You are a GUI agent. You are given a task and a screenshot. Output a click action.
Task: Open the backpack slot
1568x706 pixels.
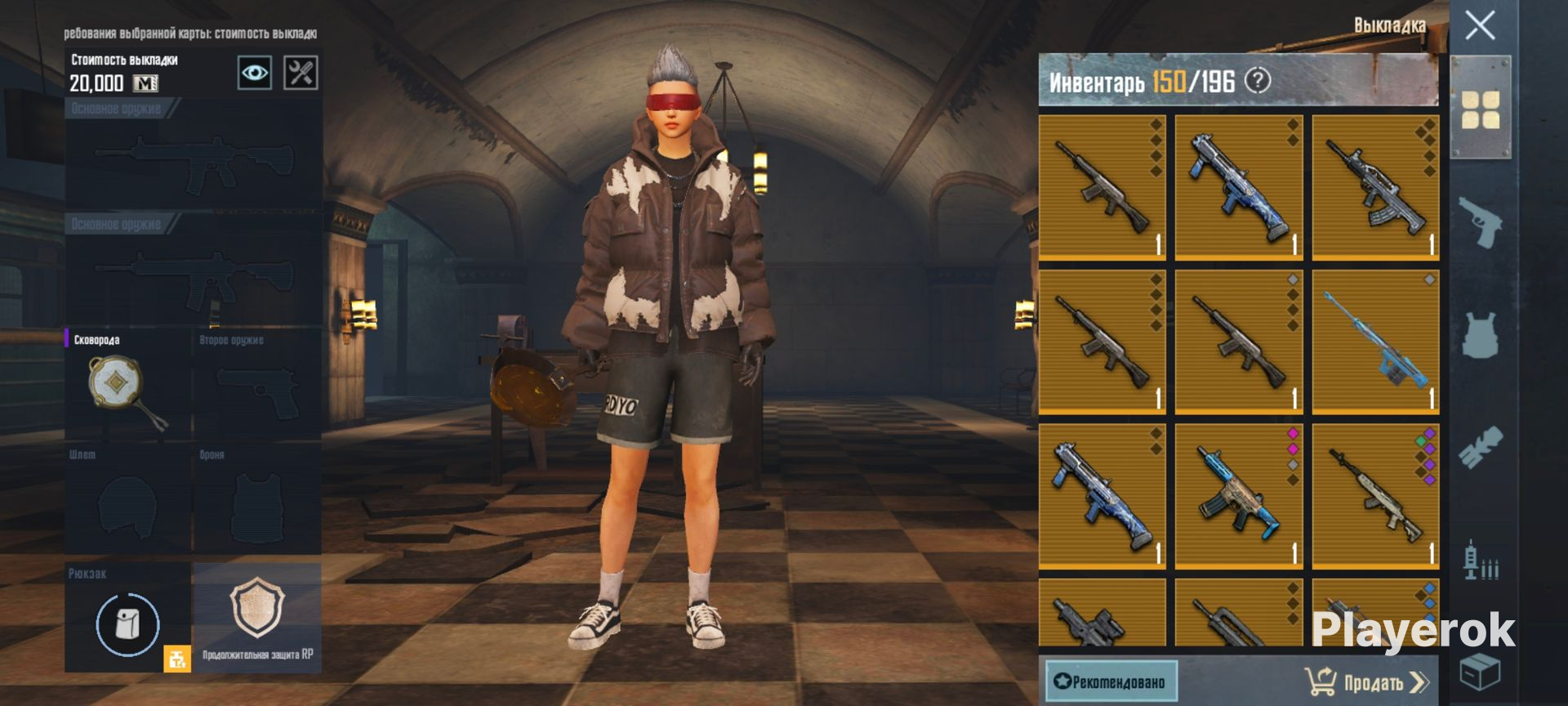[127, 624]
